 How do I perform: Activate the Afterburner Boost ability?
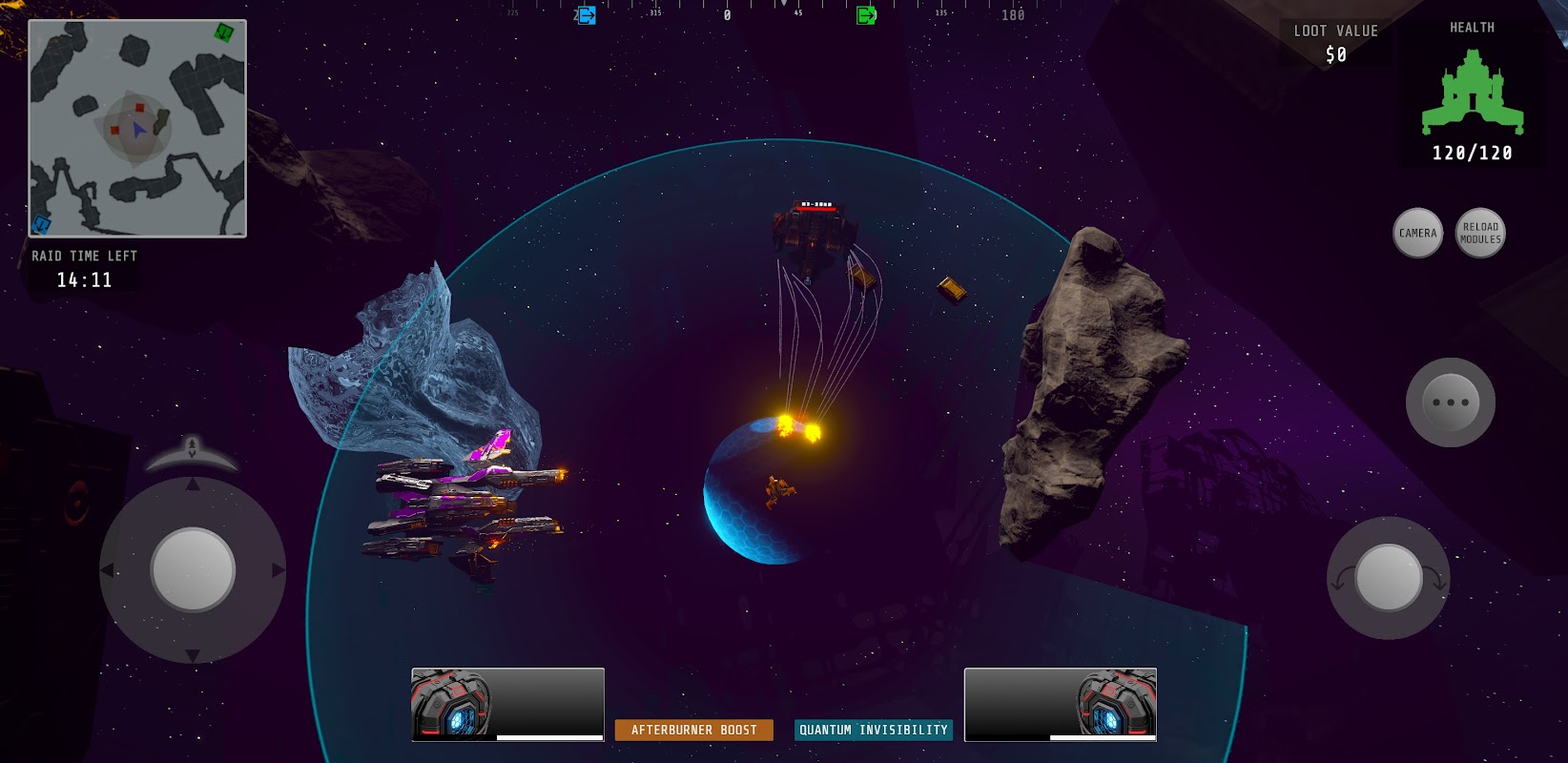pos(694,730)
